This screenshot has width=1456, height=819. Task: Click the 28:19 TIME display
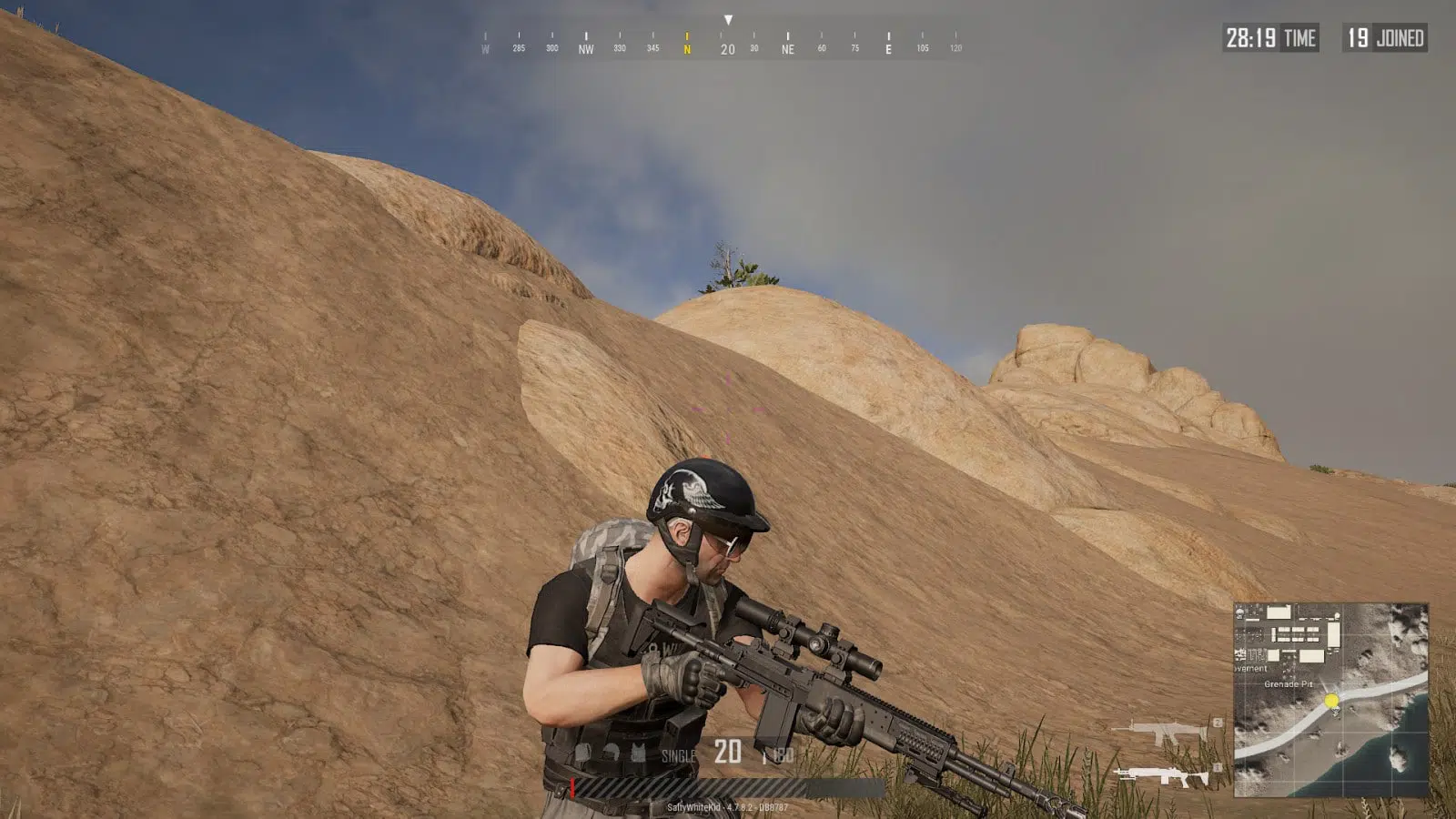1269,38
